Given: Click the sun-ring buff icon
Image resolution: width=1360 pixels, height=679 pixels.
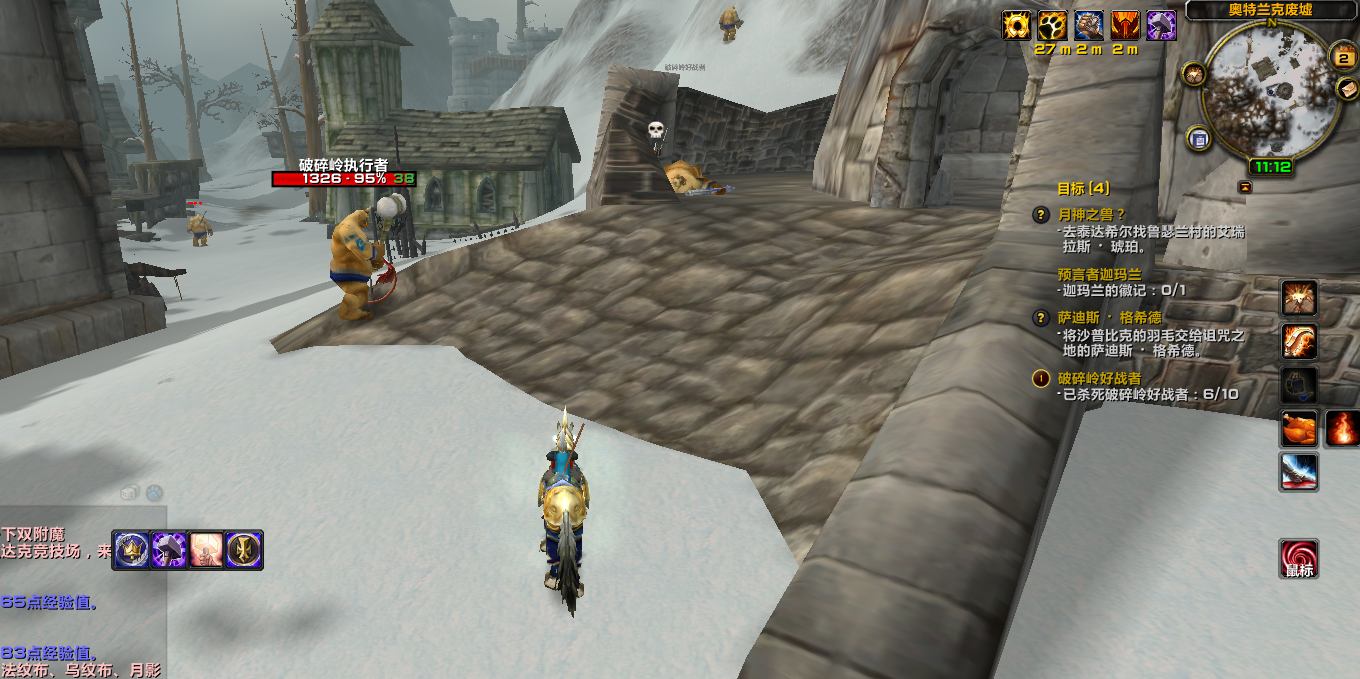Looking at the screenshot, I should click(1017, 25).
